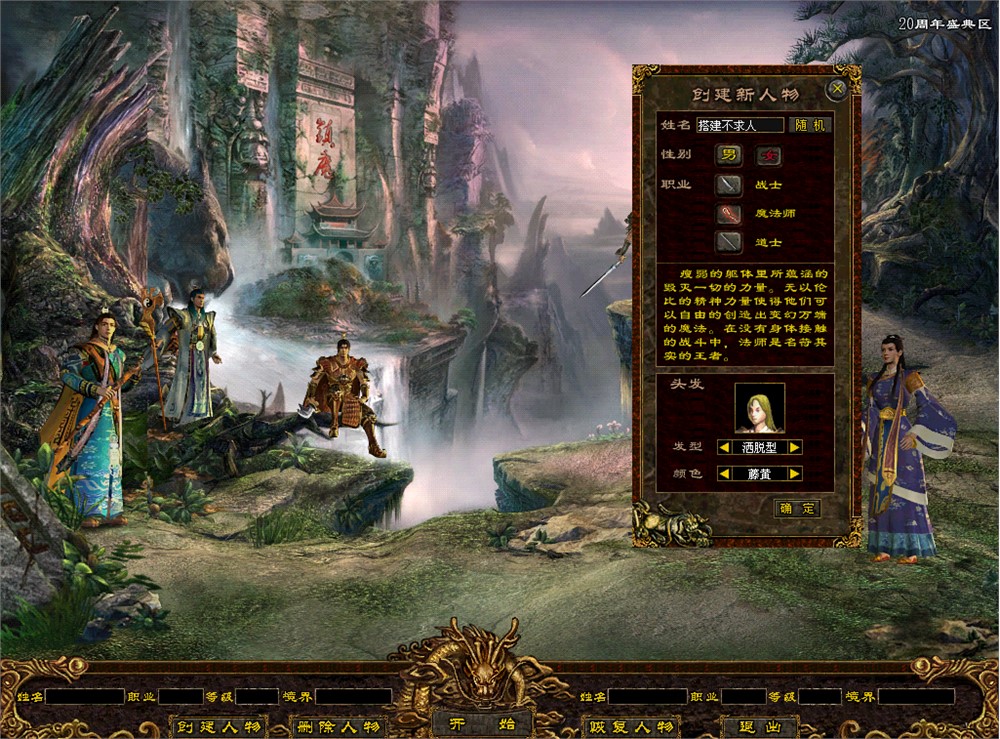Generate a random name with 随机 button
The width and height of the screenshot is (1000, 739).
click(810, 125)
